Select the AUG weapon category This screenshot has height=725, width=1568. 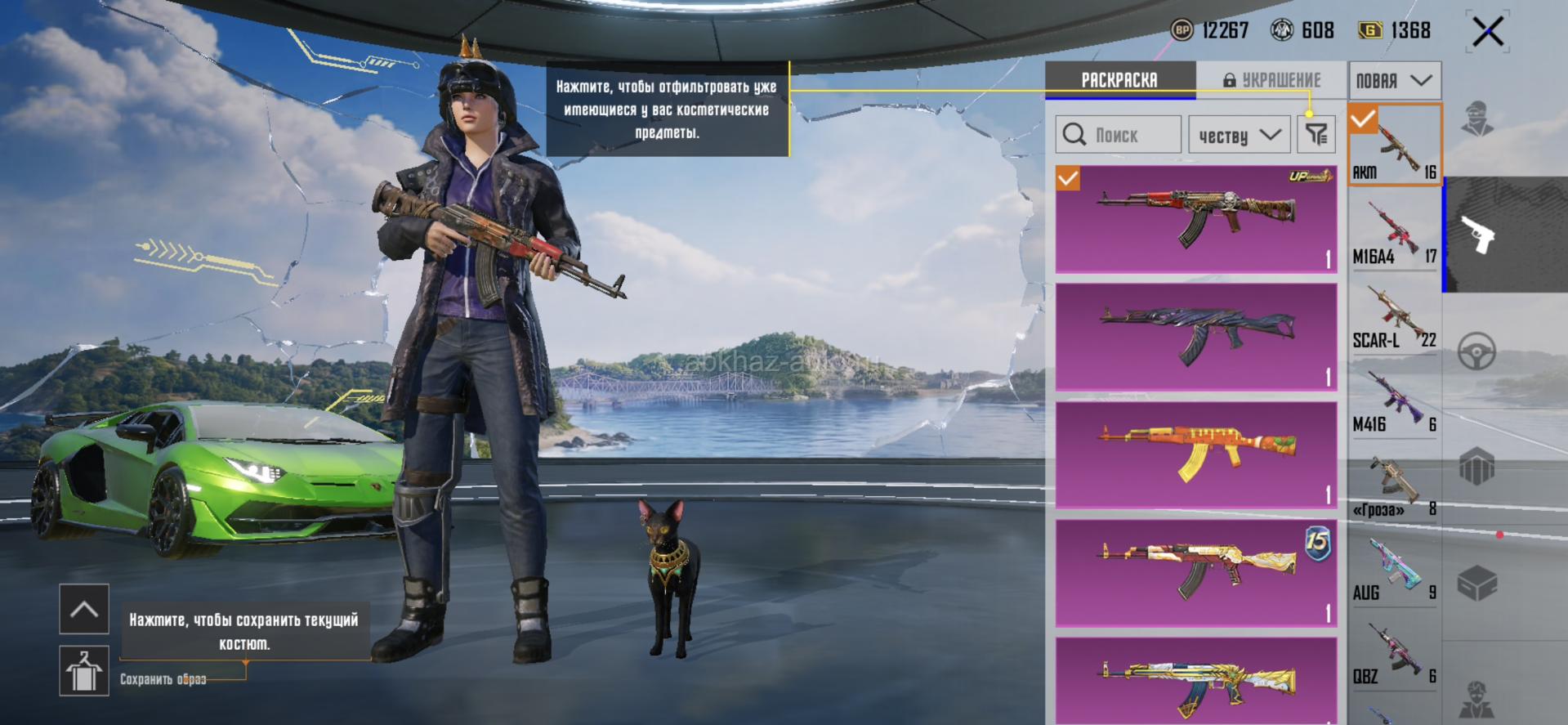[x=1394, y=571]
